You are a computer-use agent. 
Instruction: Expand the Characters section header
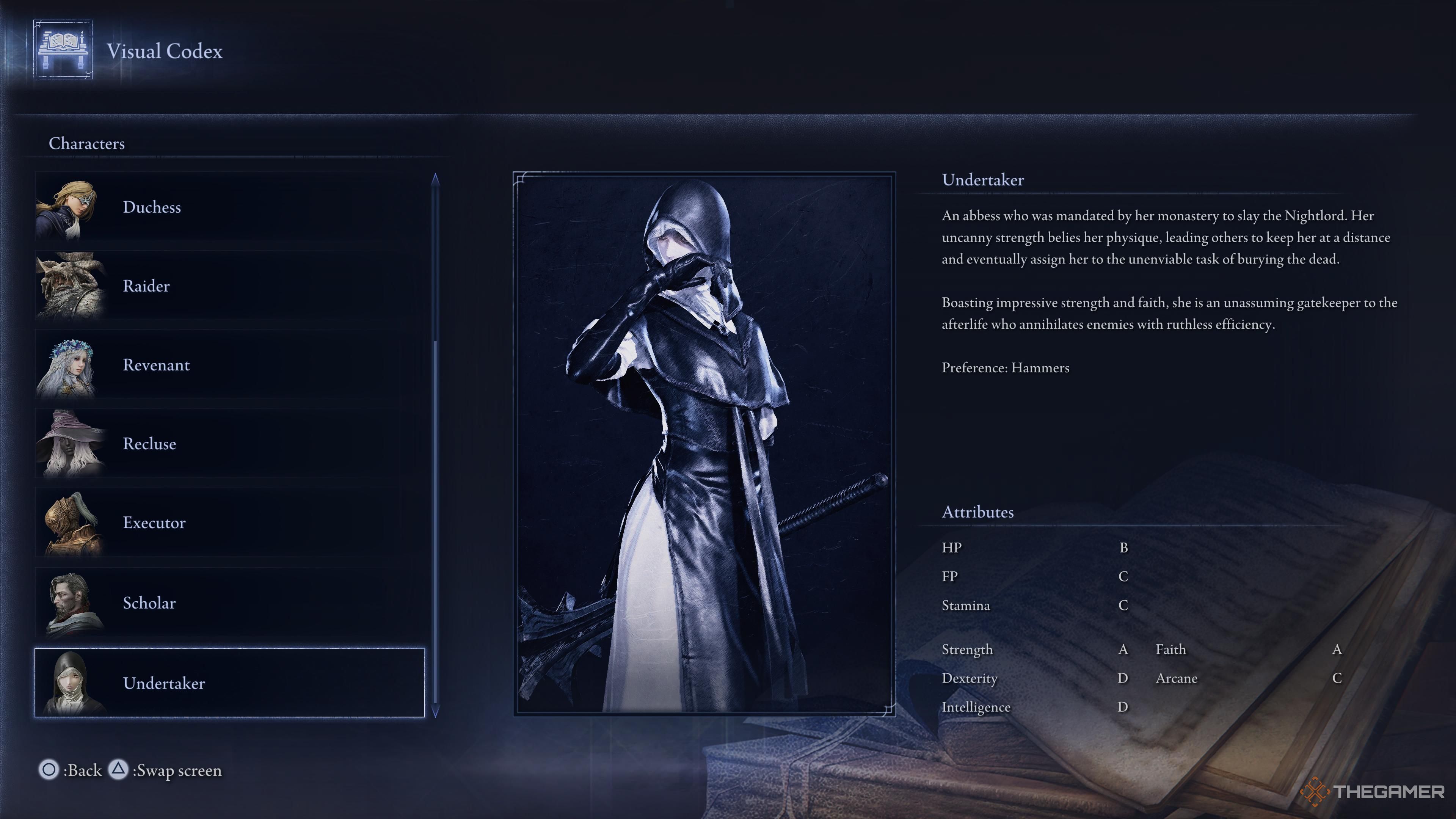click(86, 144)
